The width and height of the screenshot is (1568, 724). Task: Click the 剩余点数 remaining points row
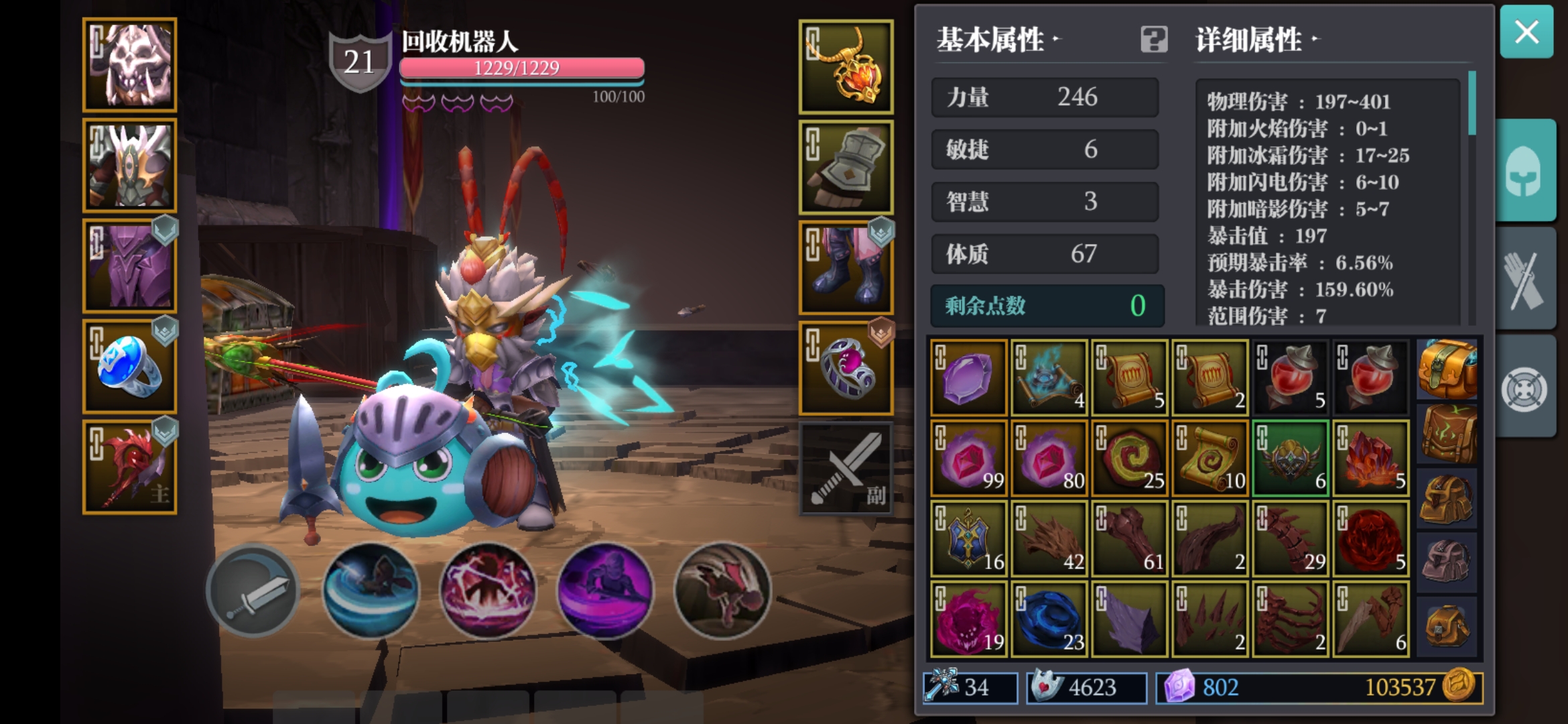tap(1047, 306)
